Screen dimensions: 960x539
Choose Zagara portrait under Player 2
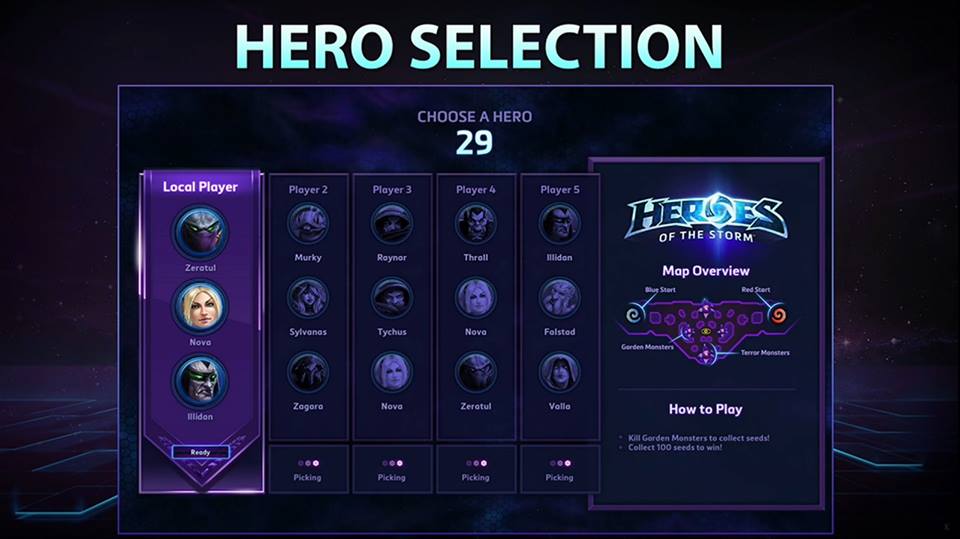pos(308,372)
